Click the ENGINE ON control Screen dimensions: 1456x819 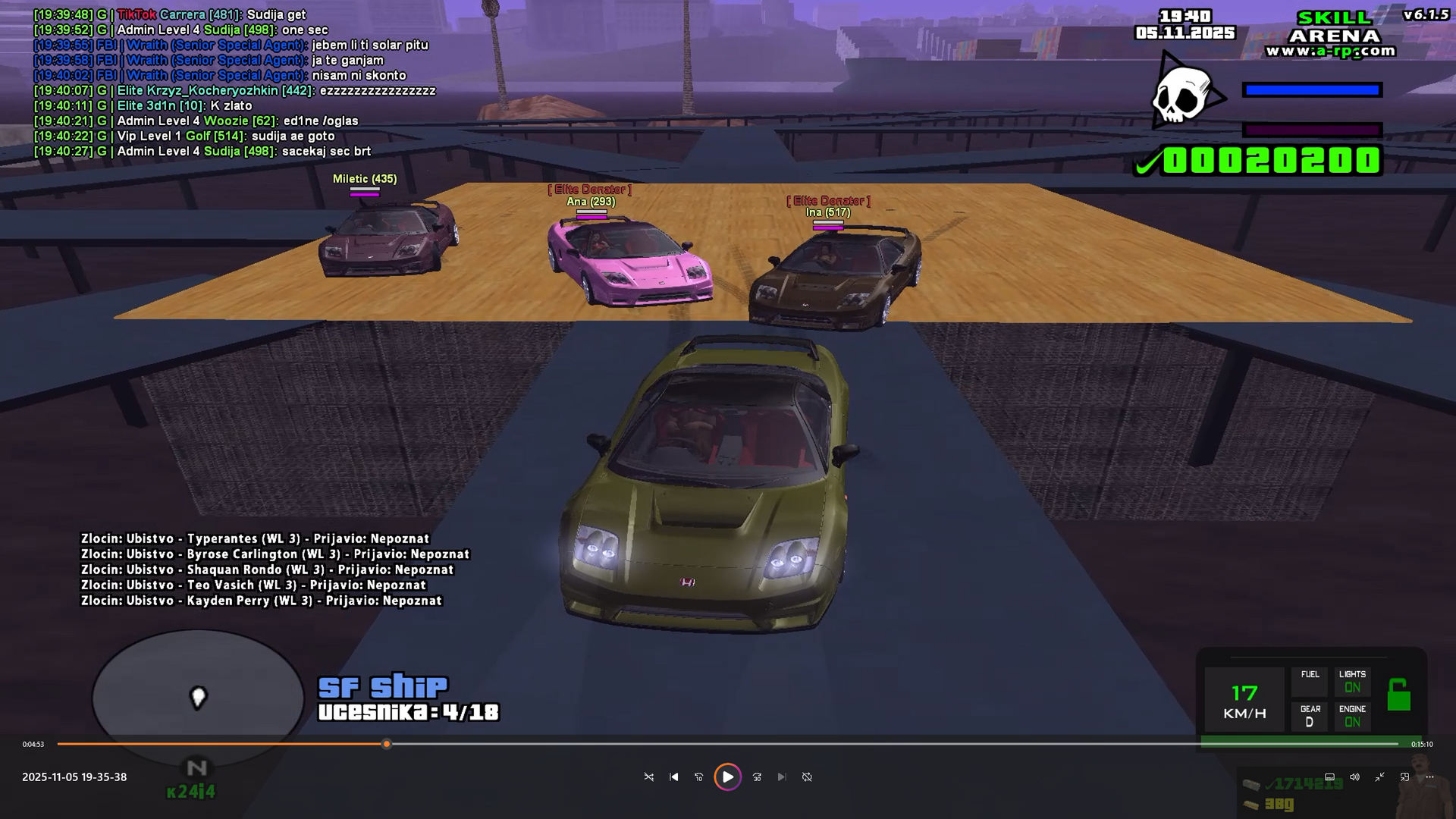click(1353, 716)
